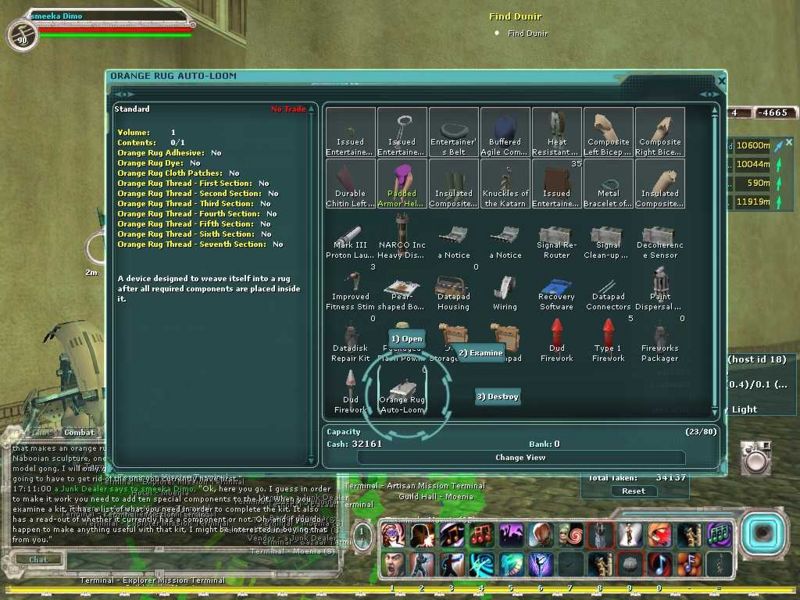Choose the Destroy radial option
800x600 pixels.
[497, 397]
